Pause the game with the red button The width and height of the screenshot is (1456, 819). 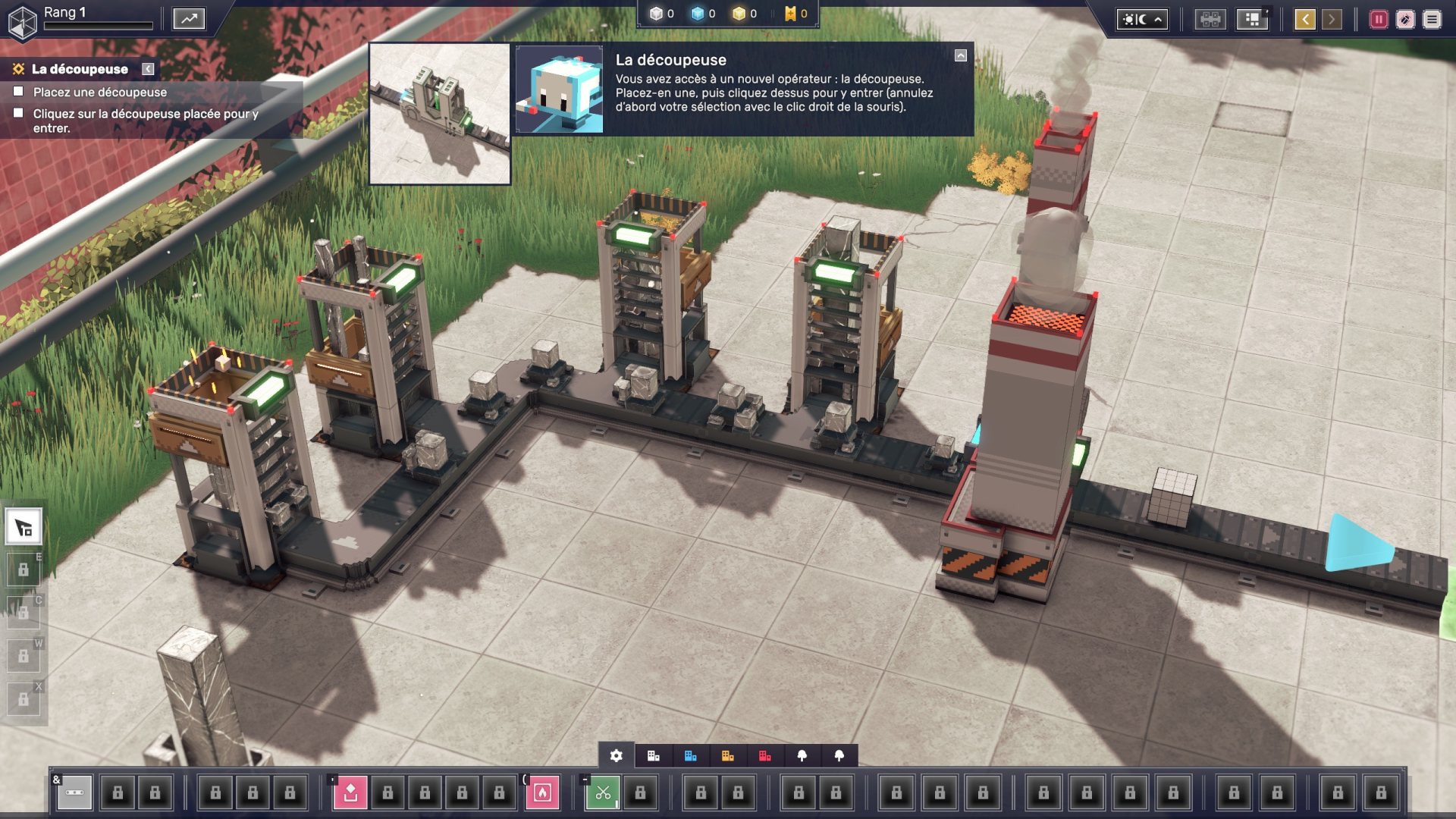pyautogui.click(x=1378, y=20)
